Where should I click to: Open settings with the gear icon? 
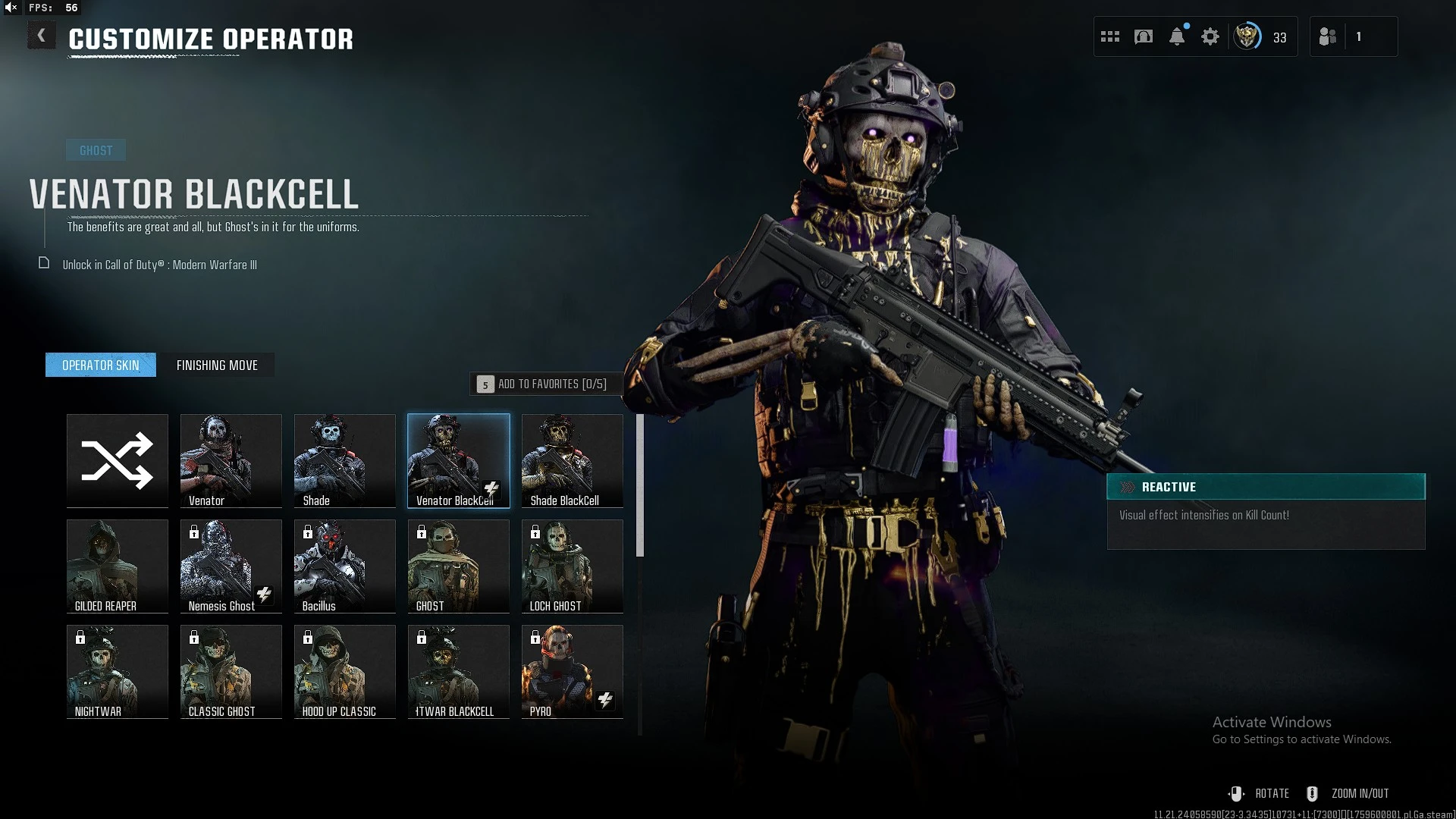[x=1210, y=36]
